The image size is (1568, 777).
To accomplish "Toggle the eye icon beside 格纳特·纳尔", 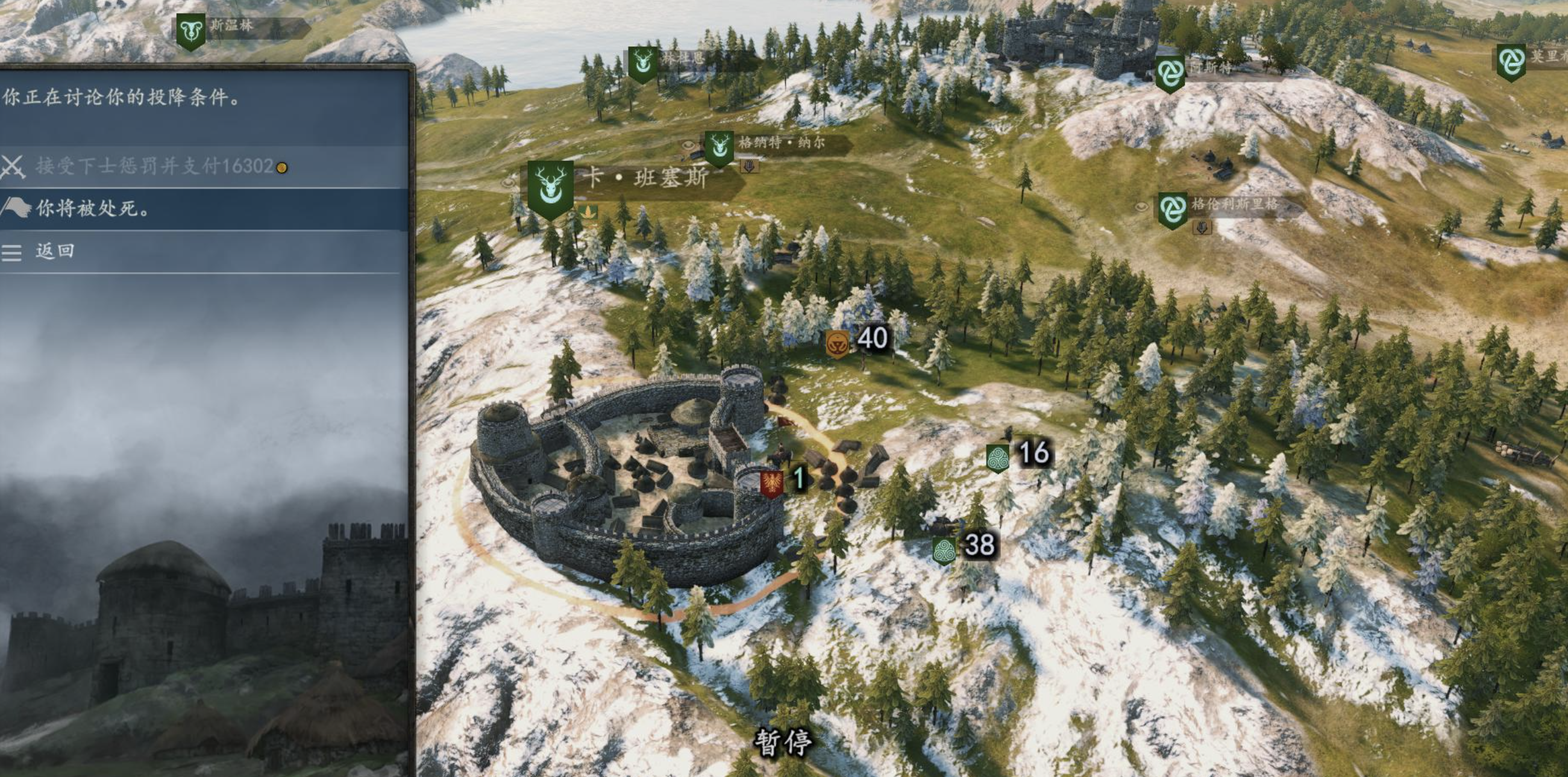I will pyautogui.click(x=688, y=145).
